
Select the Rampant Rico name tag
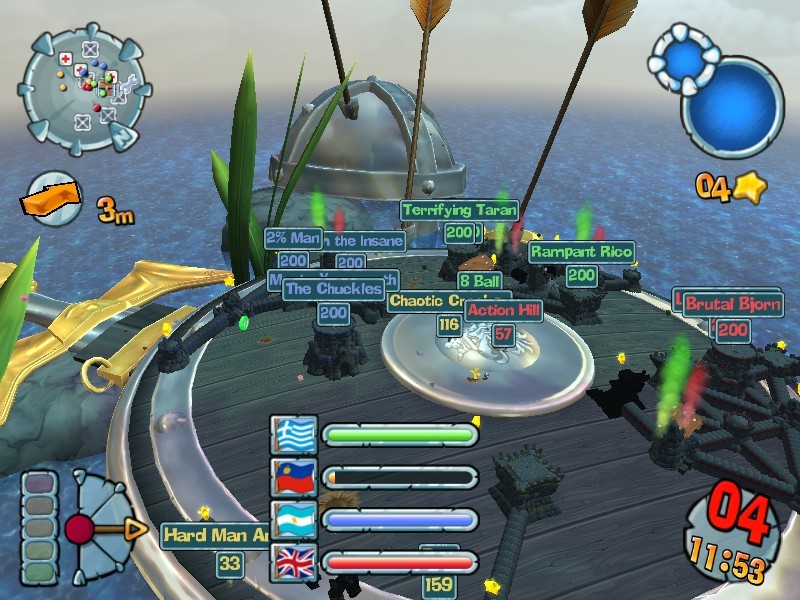(x=581, y=252)
